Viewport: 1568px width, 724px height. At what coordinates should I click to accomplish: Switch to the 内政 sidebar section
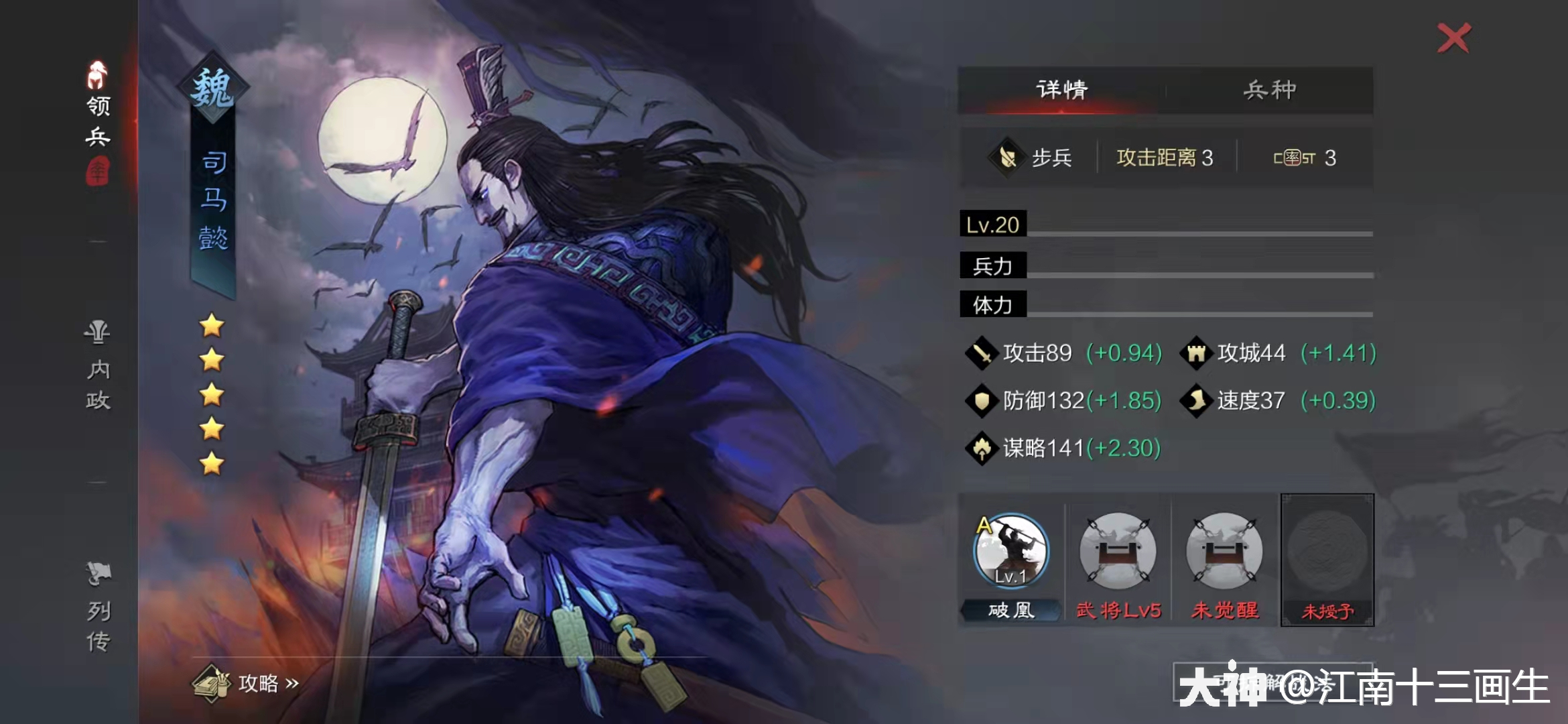pyautogui.click(x=97, y=367)
